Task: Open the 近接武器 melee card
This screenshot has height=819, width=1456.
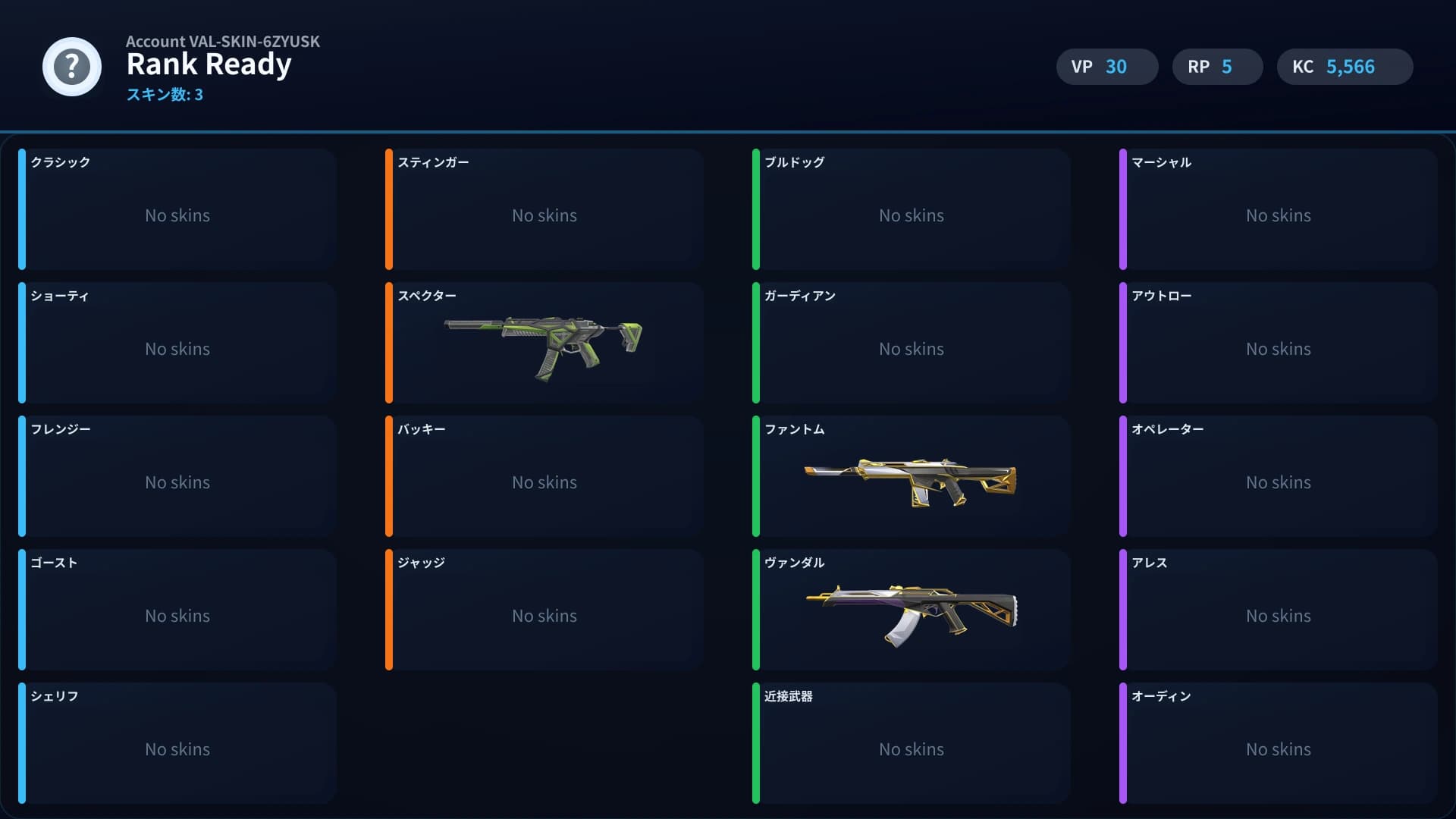Action: click(912, 743)
